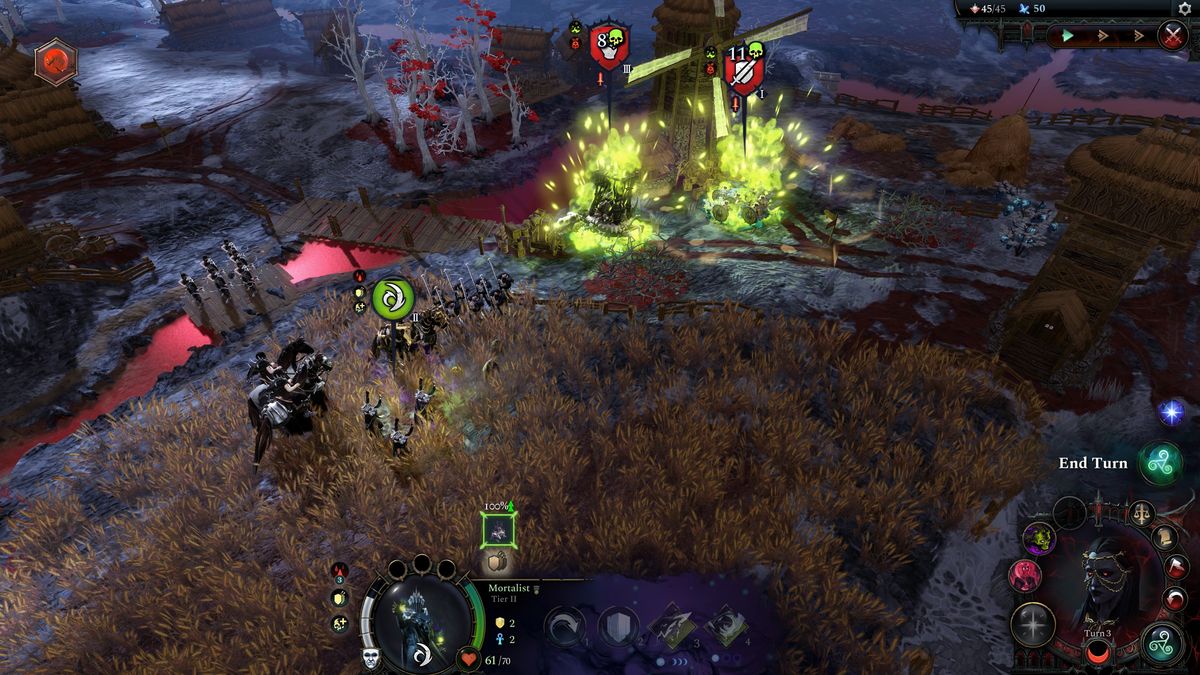
Task: Select the skip-turn curved arrow ability
Action: tap(565, 627)
